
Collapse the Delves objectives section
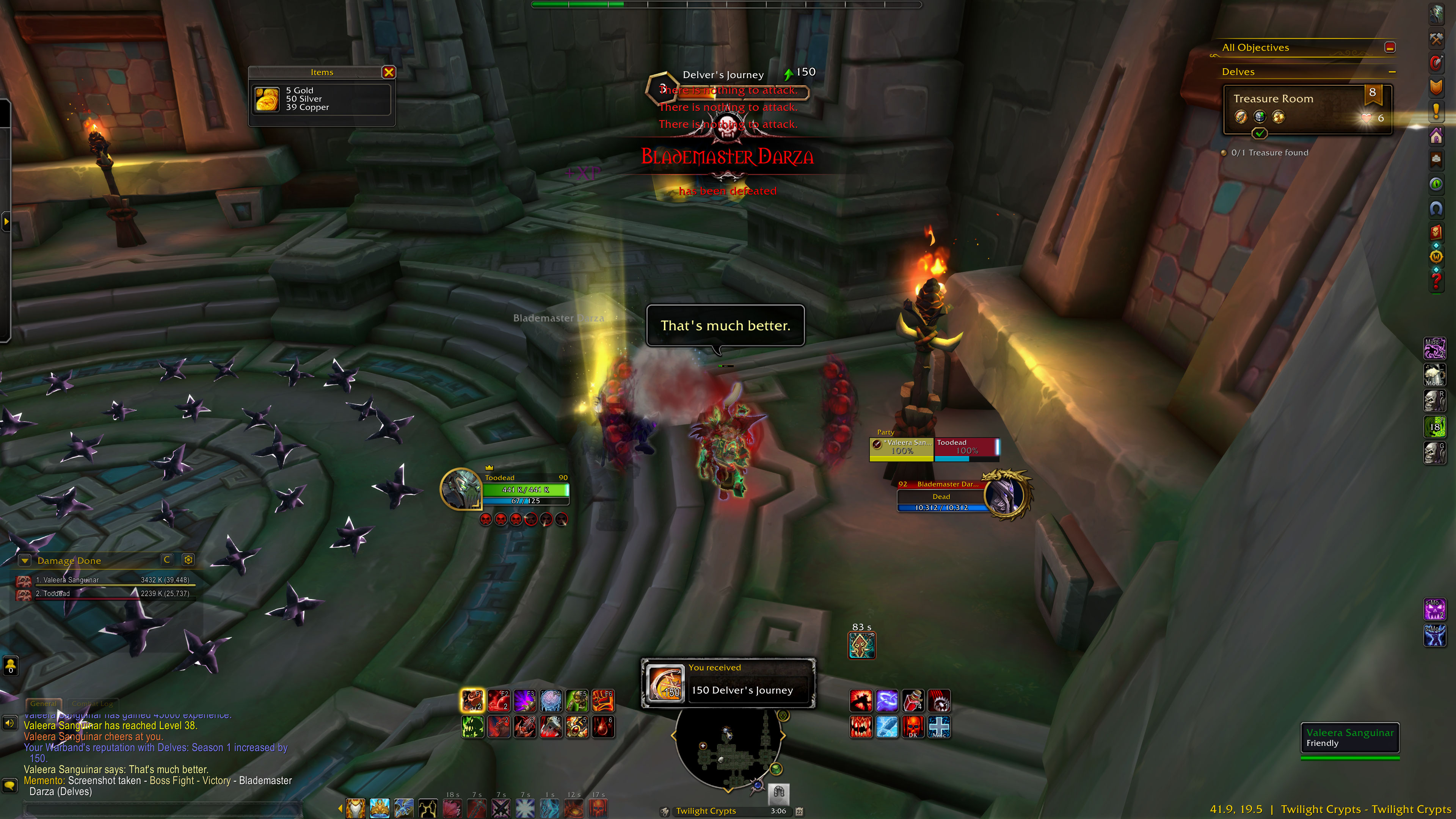tap(1392, 72)
